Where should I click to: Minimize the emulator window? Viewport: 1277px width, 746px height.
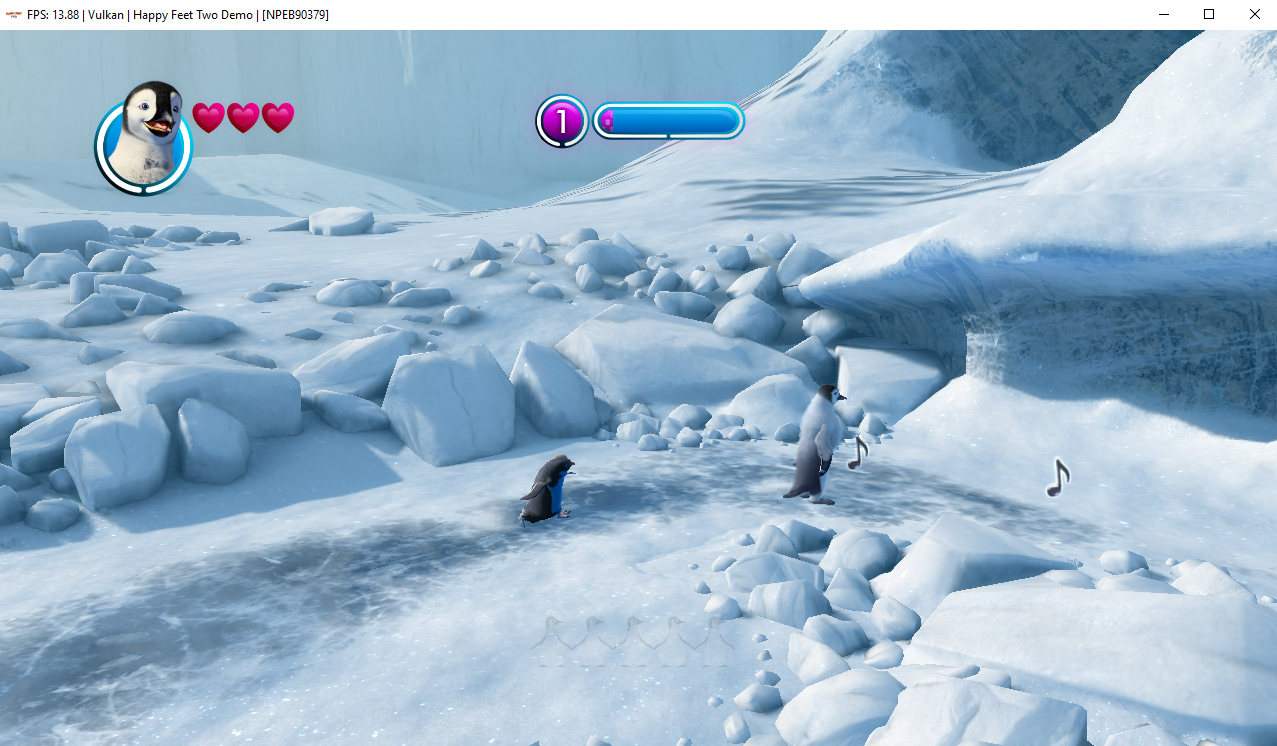pyautogui.click(x=1164, y=14)
